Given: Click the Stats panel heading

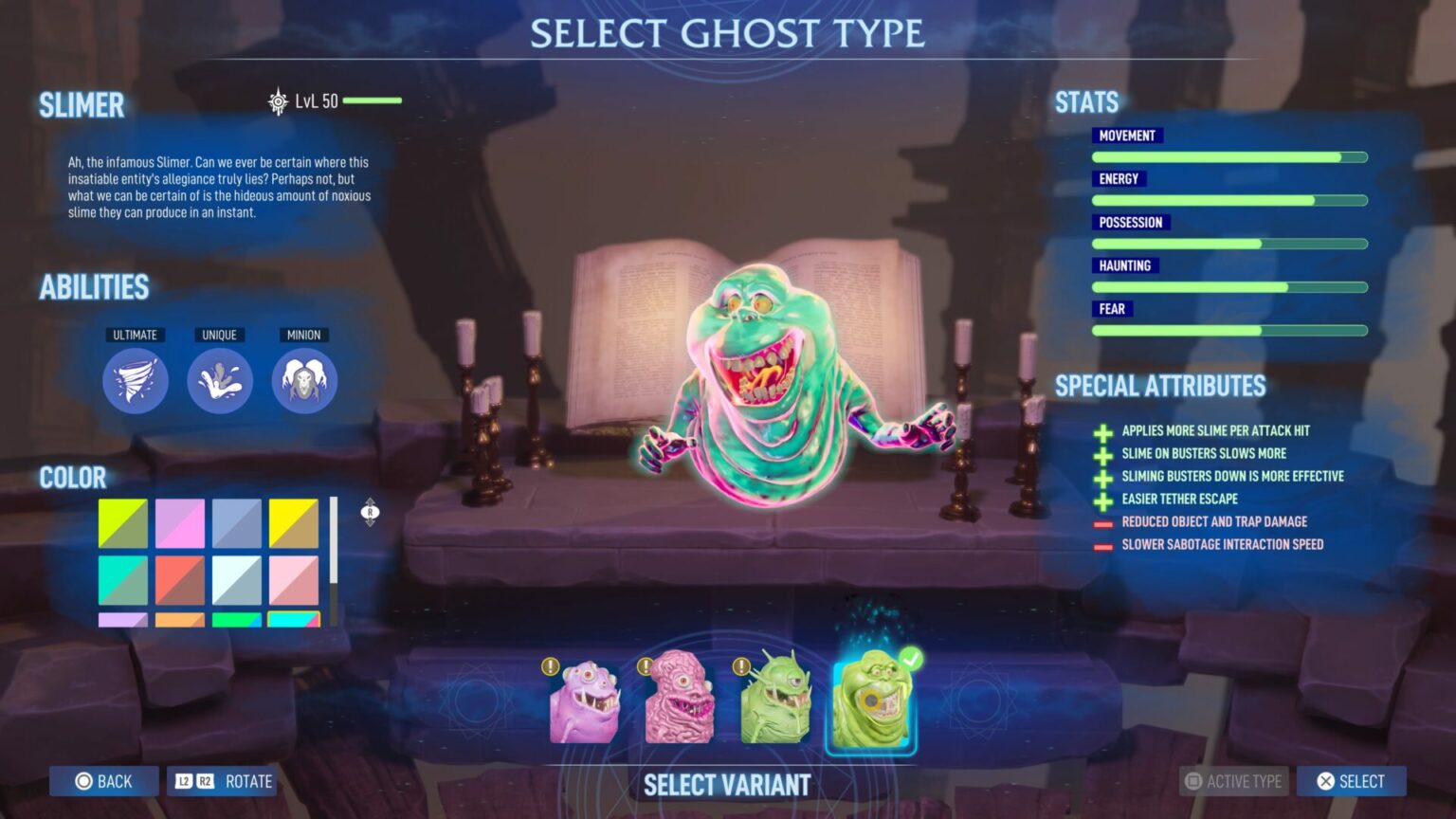Looking at the screenshot, I should (1086, 101).
